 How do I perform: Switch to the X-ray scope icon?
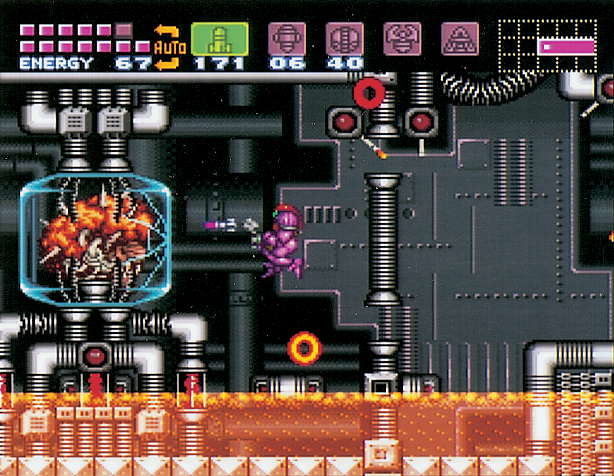coord(460,39)
